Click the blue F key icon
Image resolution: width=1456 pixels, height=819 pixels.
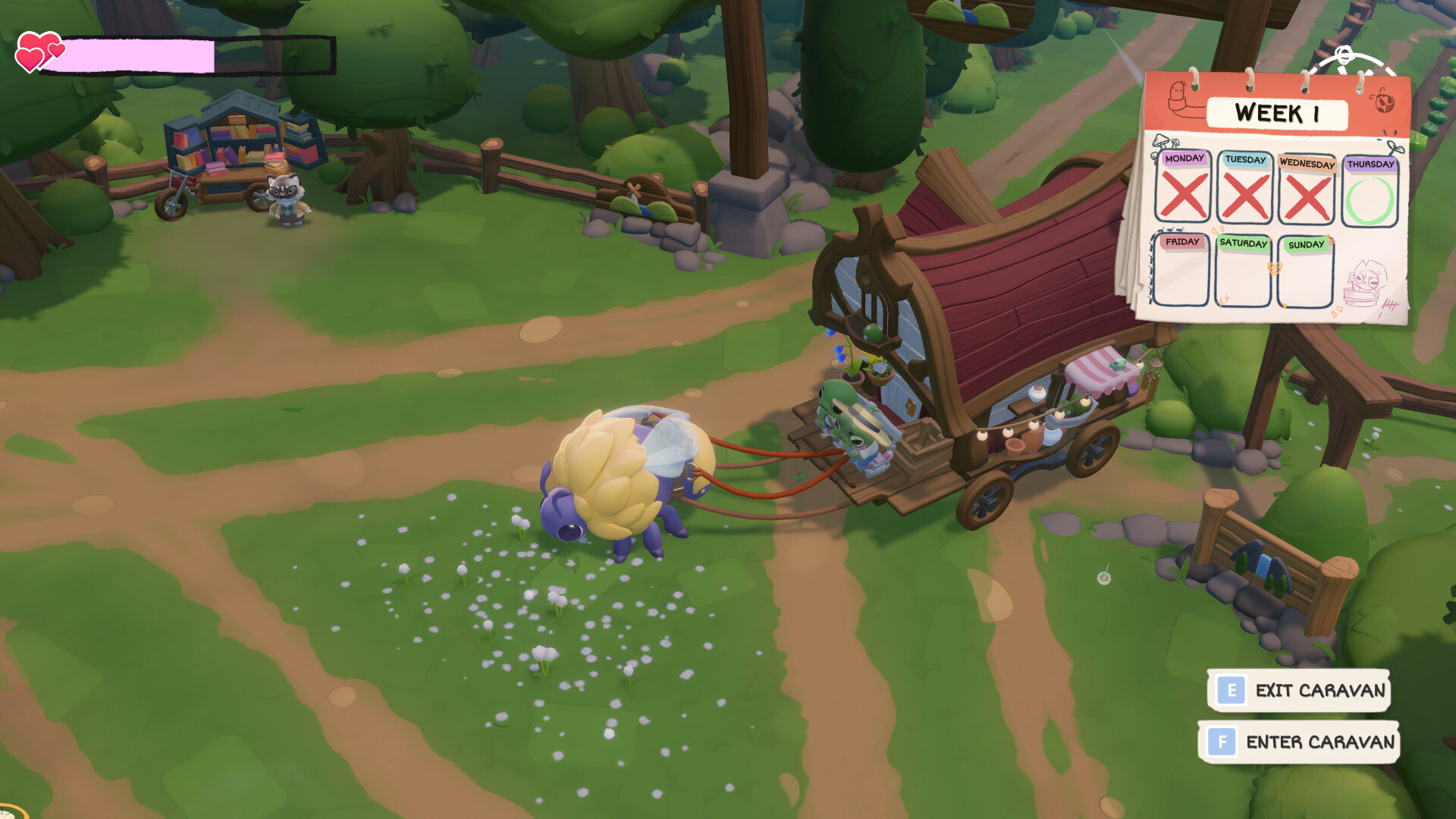1222,744
